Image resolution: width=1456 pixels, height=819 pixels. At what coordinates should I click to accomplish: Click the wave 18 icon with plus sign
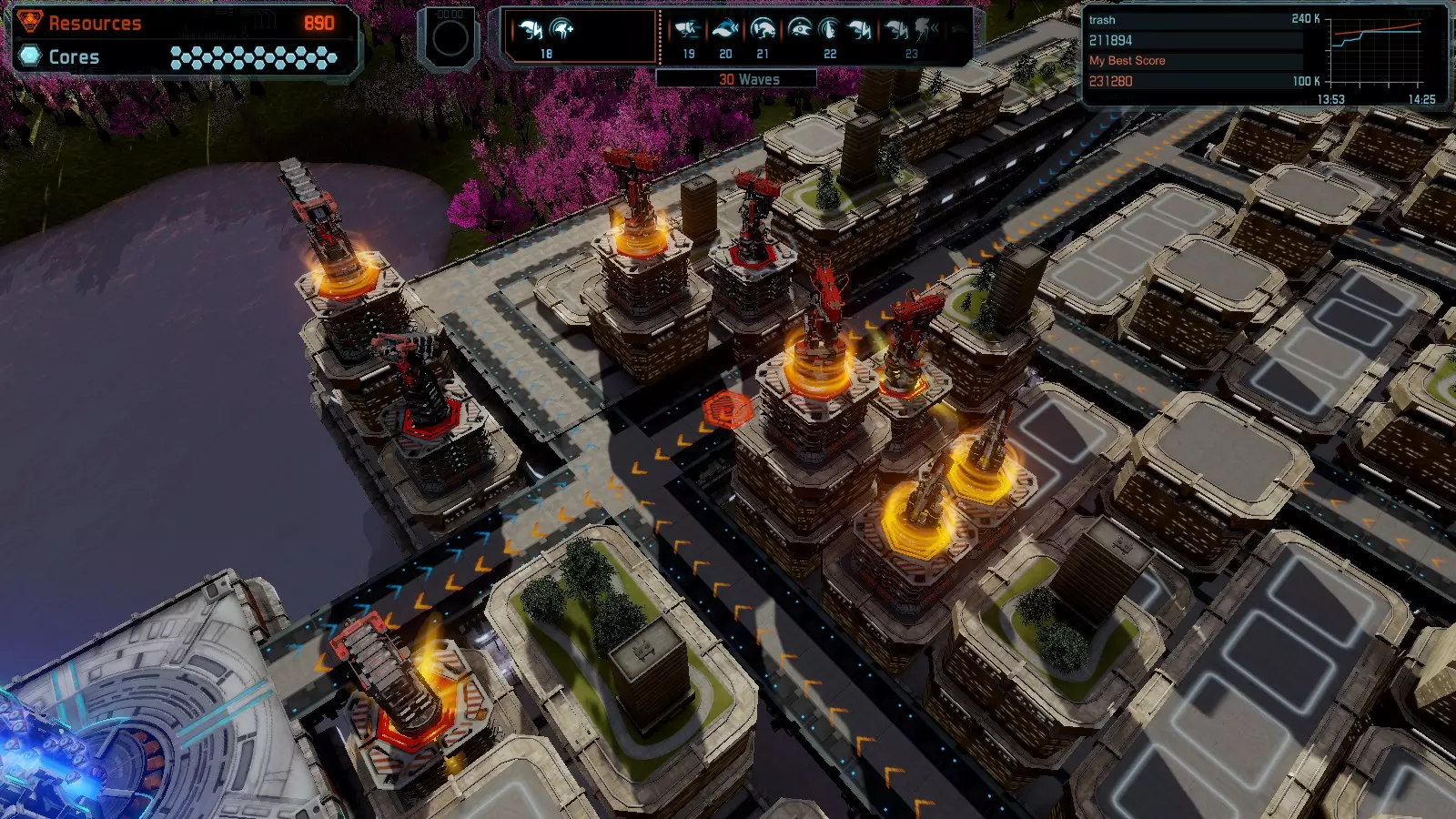[x=563, y=31]
